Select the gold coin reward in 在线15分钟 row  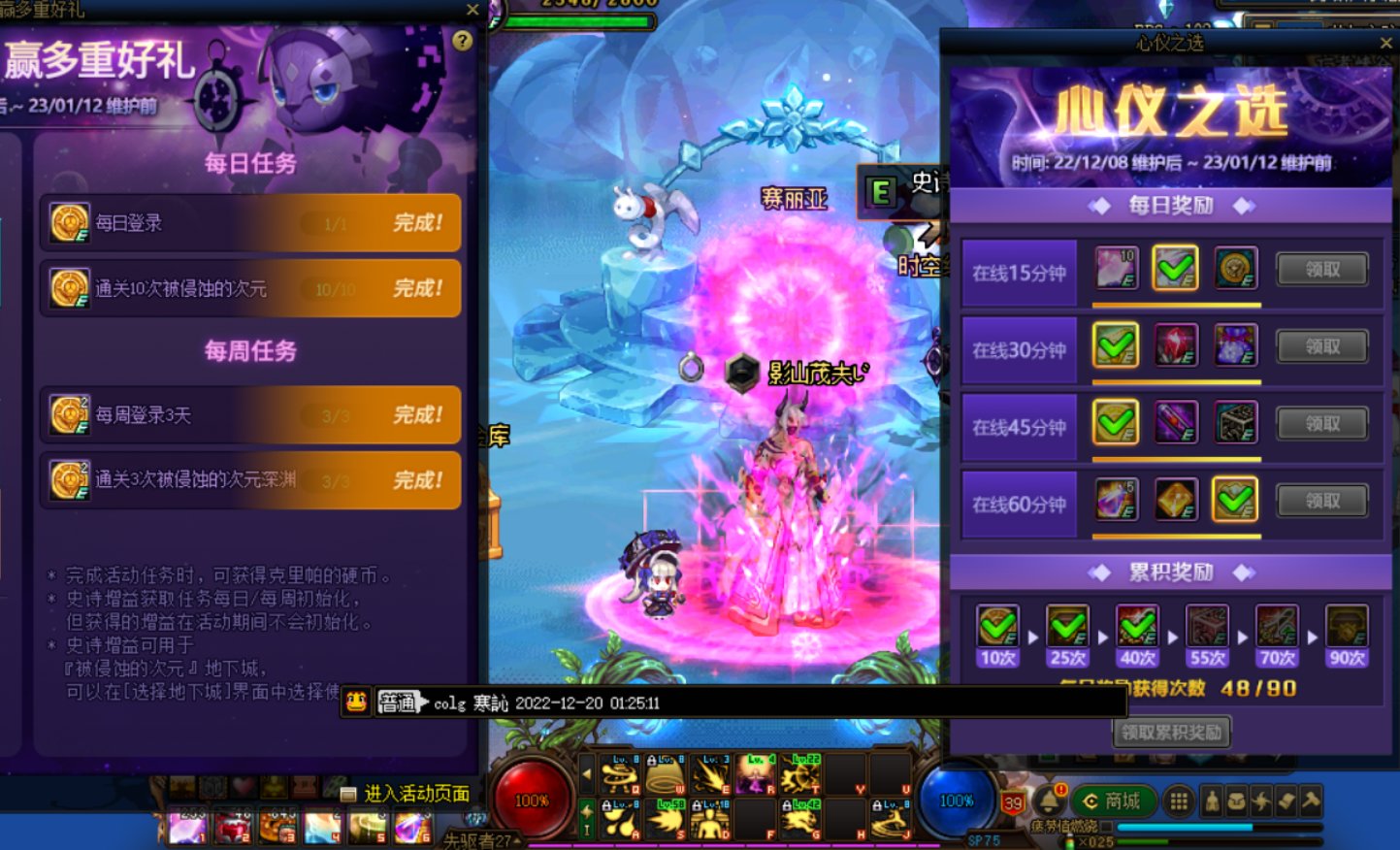[1235, 269]
